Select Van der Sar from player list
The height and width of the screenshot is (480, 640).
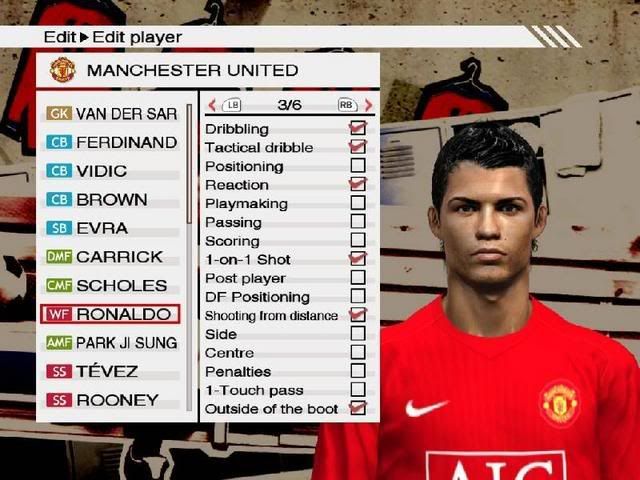tap(110, 114)
